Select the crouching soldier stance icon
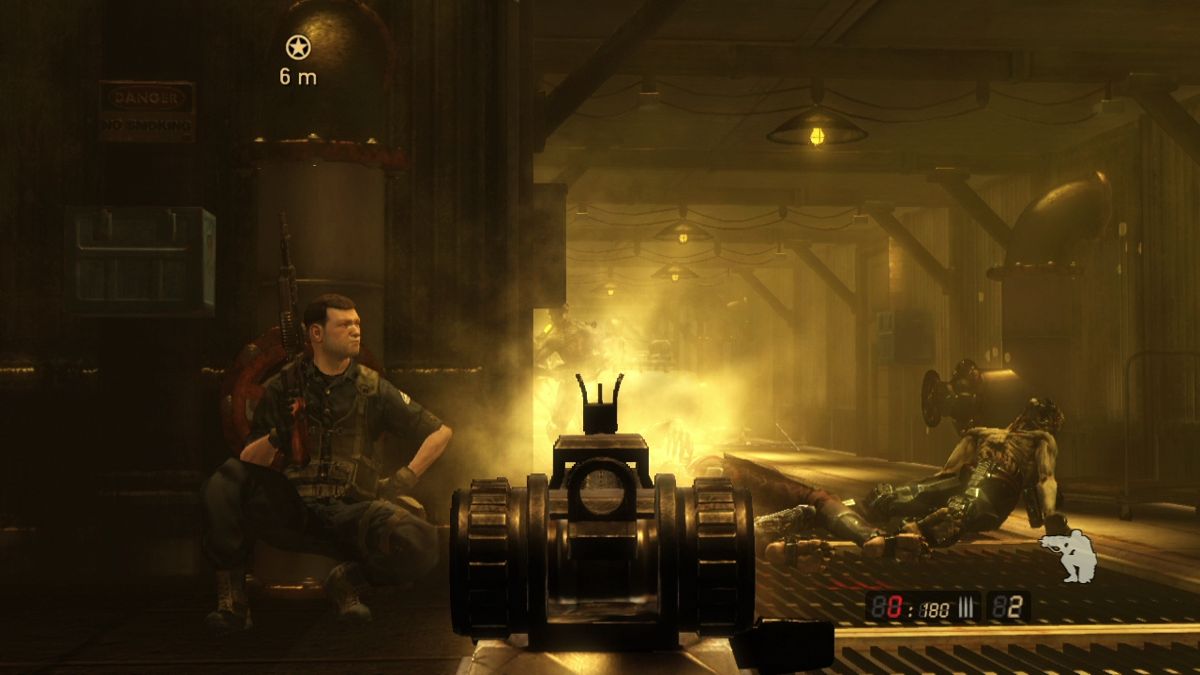This screenshot has height=675, width=1200. point(1068,556)
